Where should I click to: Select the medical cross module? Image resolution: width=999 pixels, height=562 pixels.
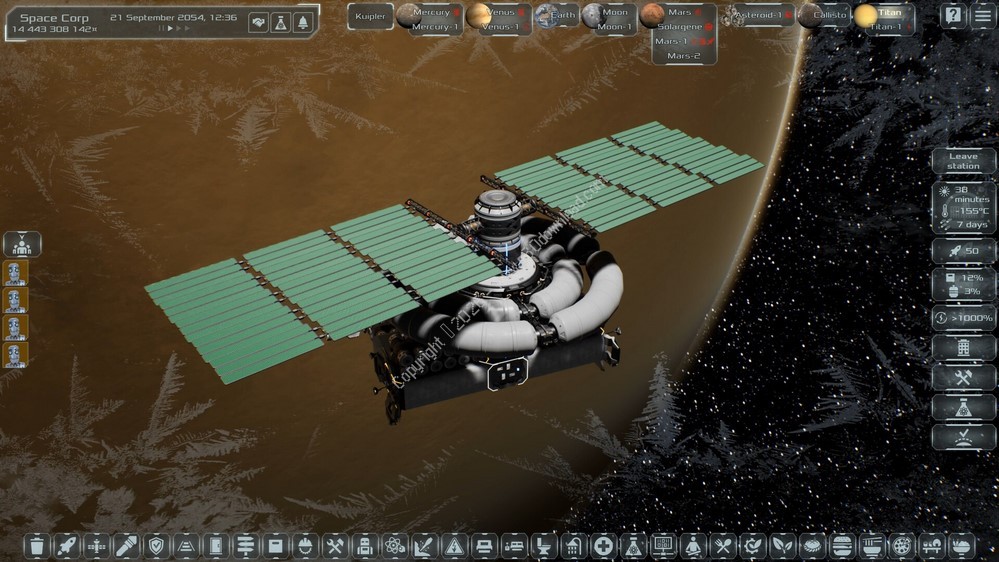pyautogui.click(x=603, y=546)
